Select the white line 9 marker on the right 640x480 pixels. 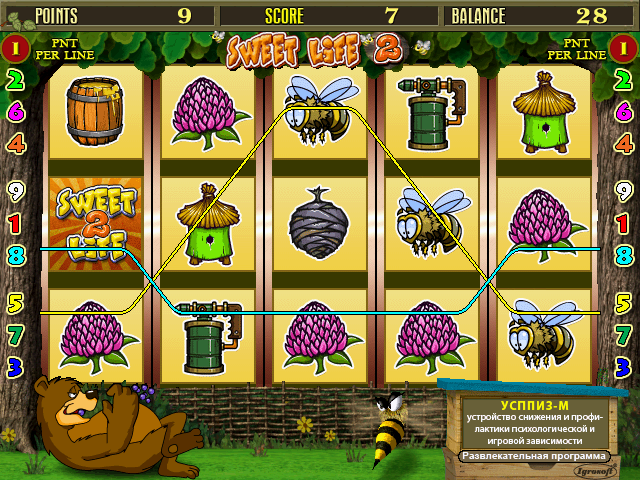click(624, 190)
